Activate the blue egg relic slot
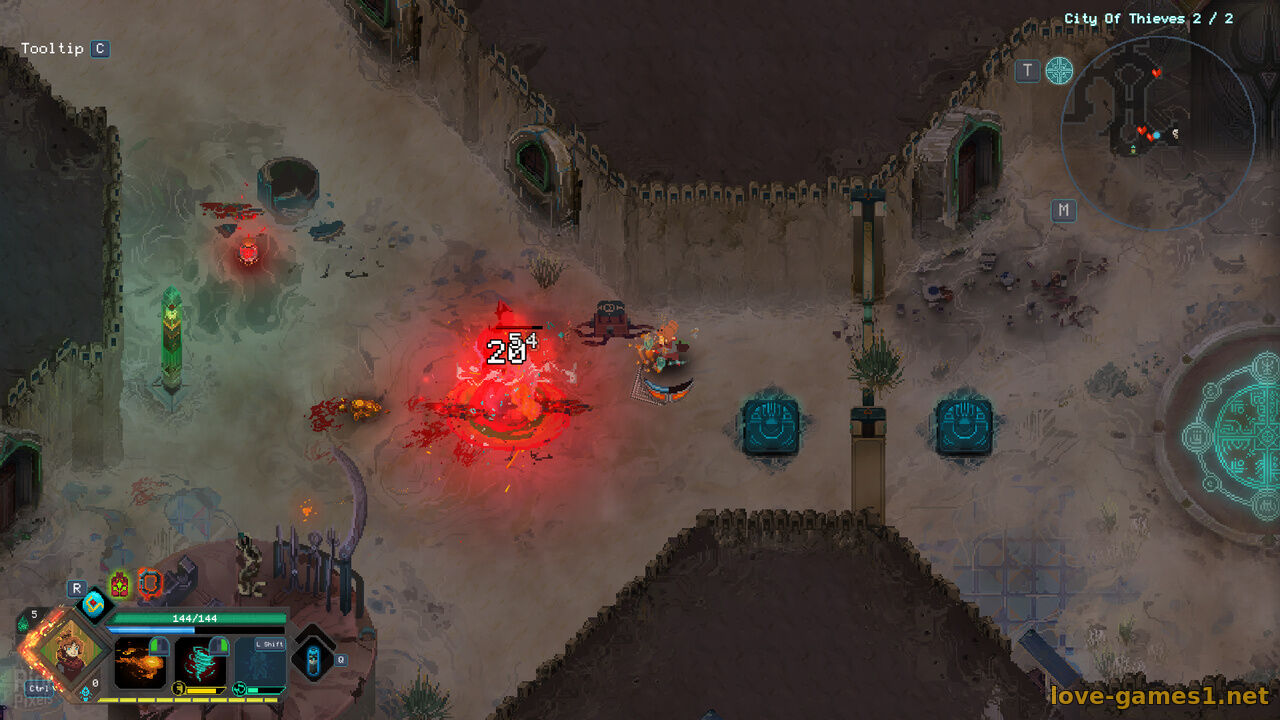This screenshot has width=1280, height=720. [95, 603]
